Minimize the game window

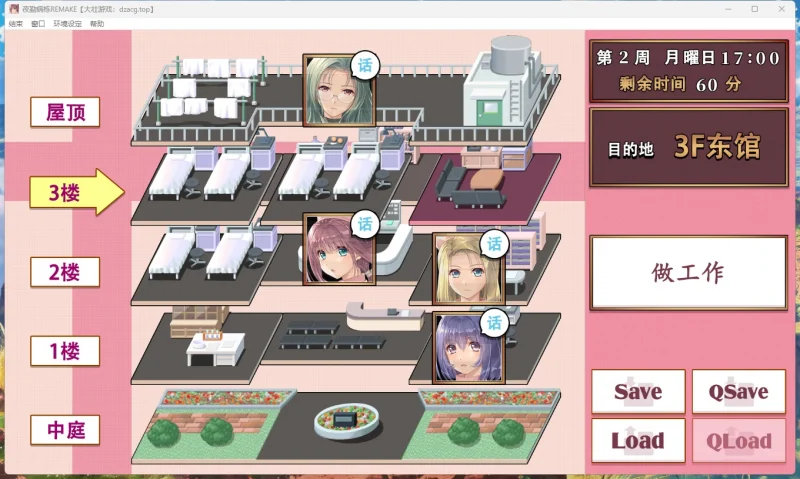(727, 8)
